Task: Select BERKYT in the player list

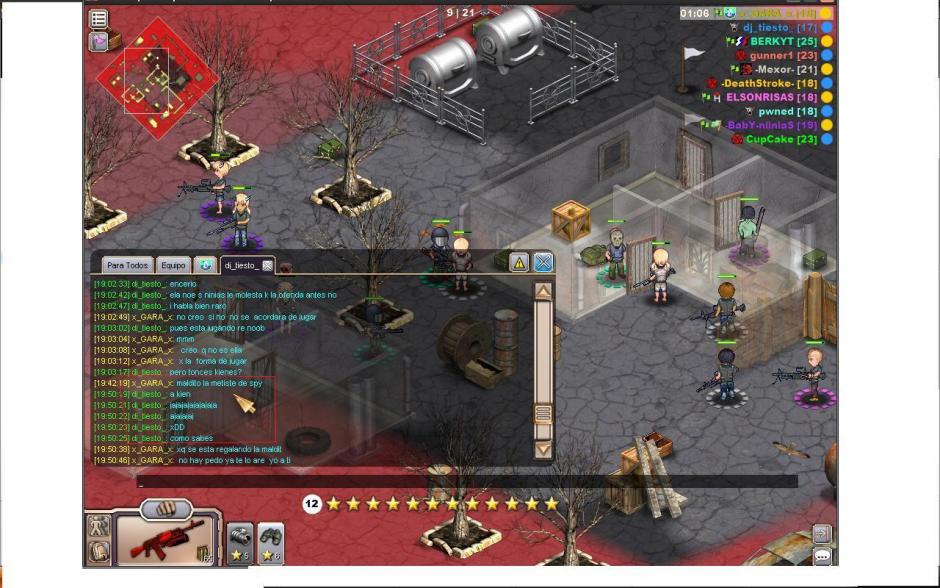Action: tap(785, 42)
